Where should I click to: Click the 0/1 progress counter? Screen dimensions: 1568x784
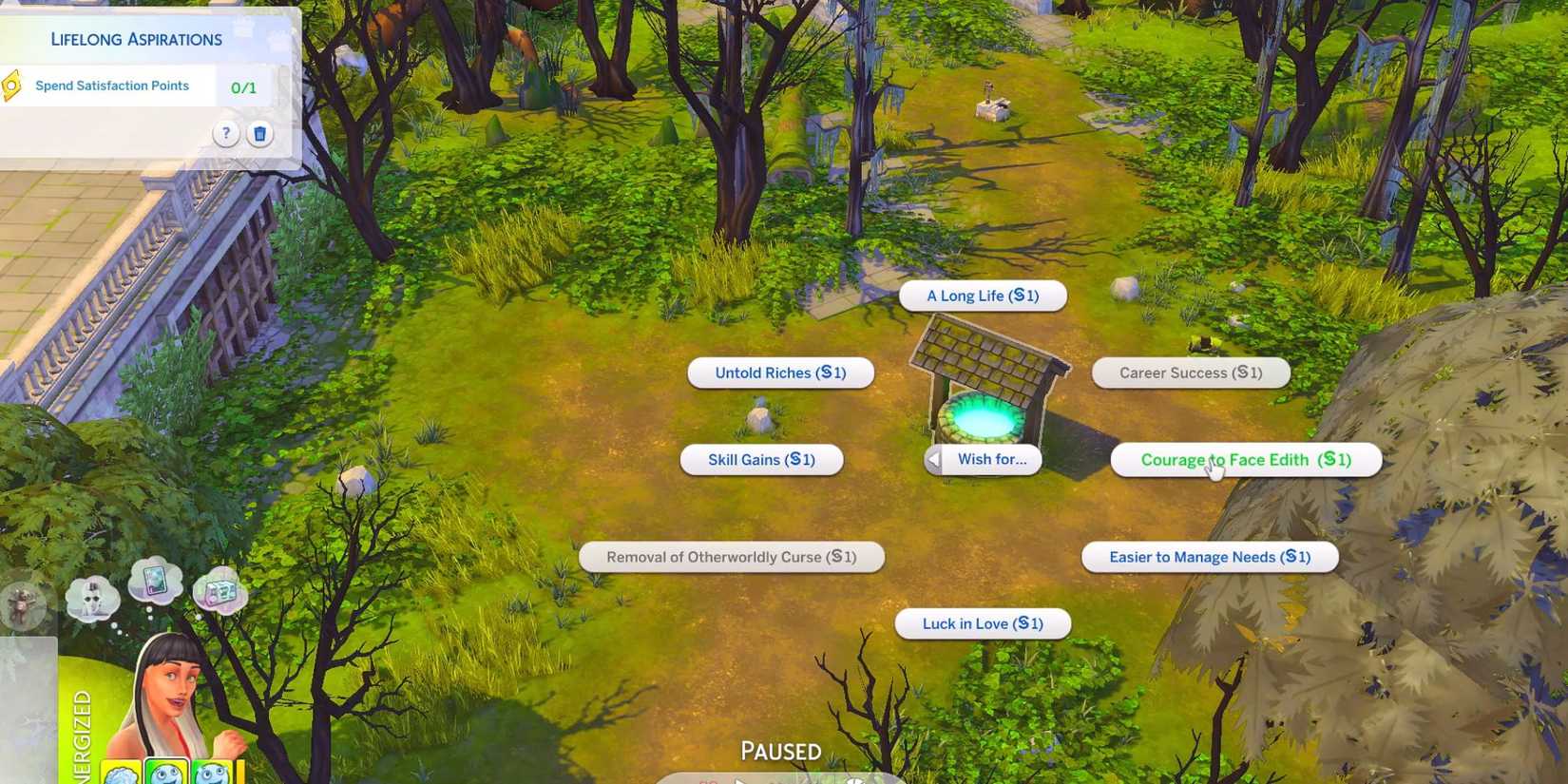(x=244, y=87)
